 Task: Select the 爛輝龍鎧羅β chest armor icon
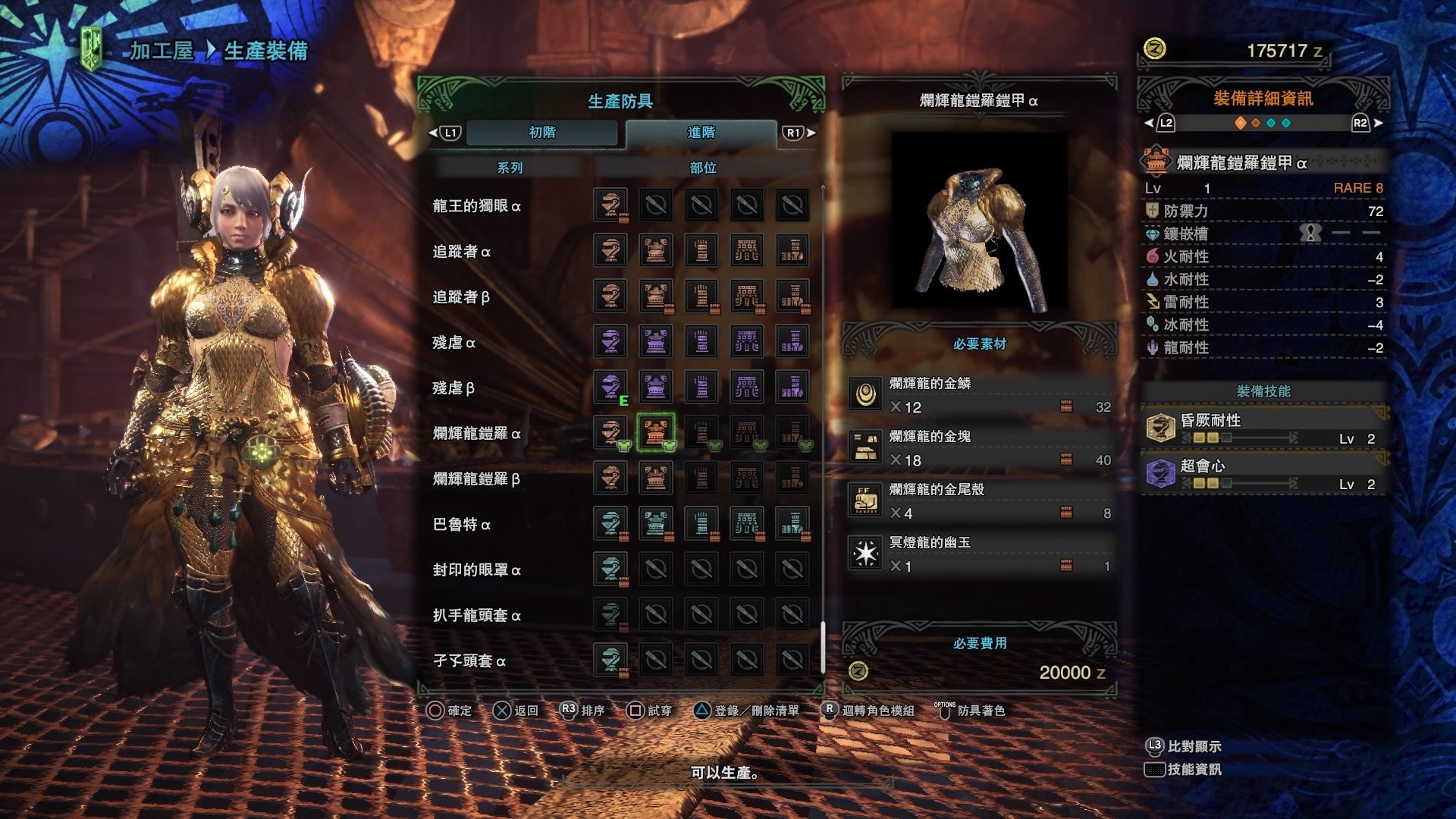point(656,478)
